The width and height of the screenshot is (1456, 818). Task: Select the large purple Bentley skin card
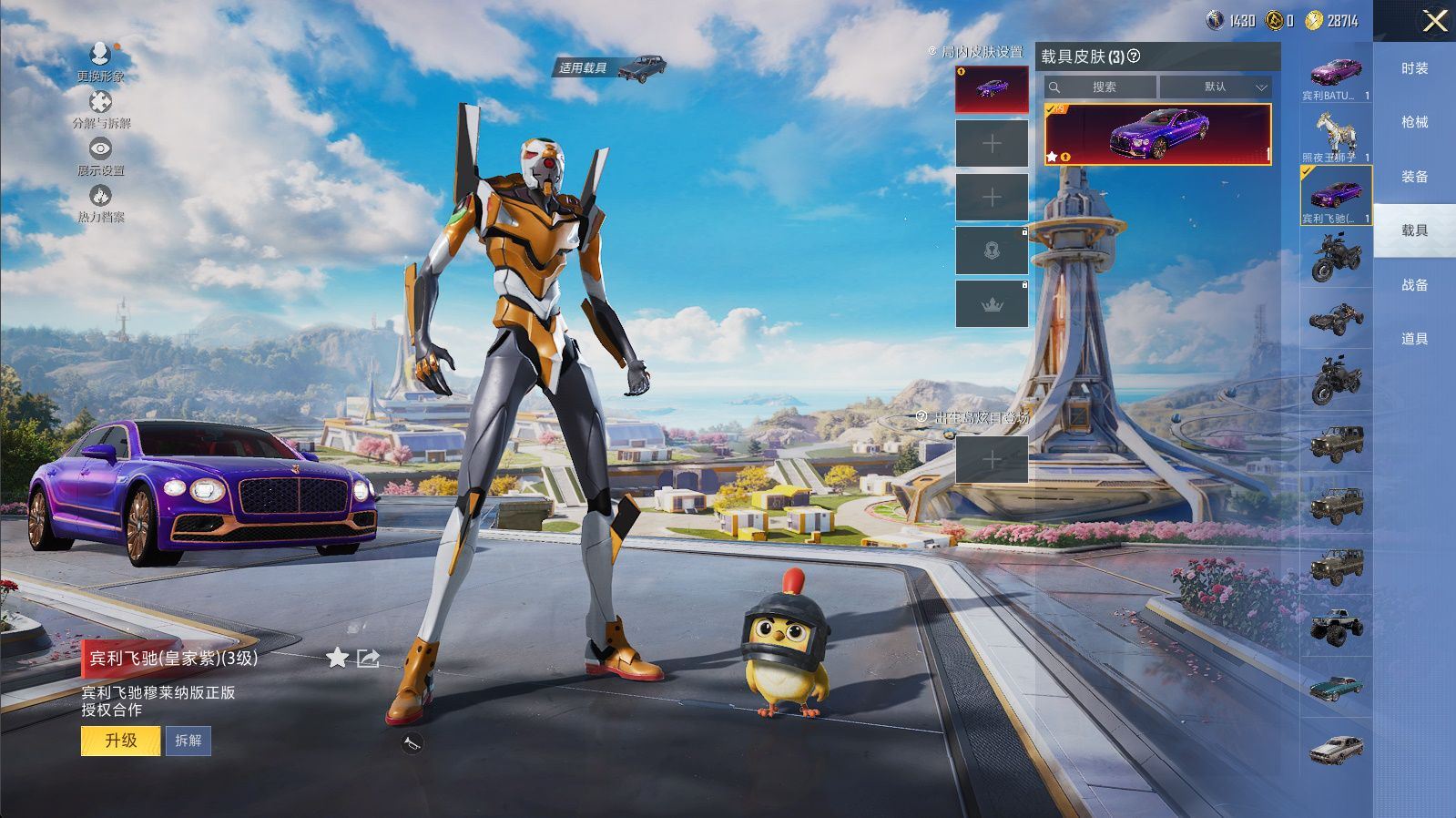pyautogui.click(x=1157, y=134)
